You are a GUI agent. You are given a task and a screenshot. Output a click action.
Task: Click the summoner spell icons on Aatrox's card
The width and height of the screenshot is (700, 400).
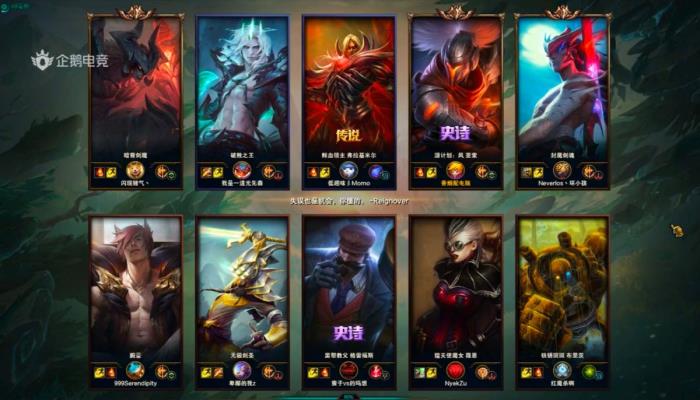(x=107, y=171)
